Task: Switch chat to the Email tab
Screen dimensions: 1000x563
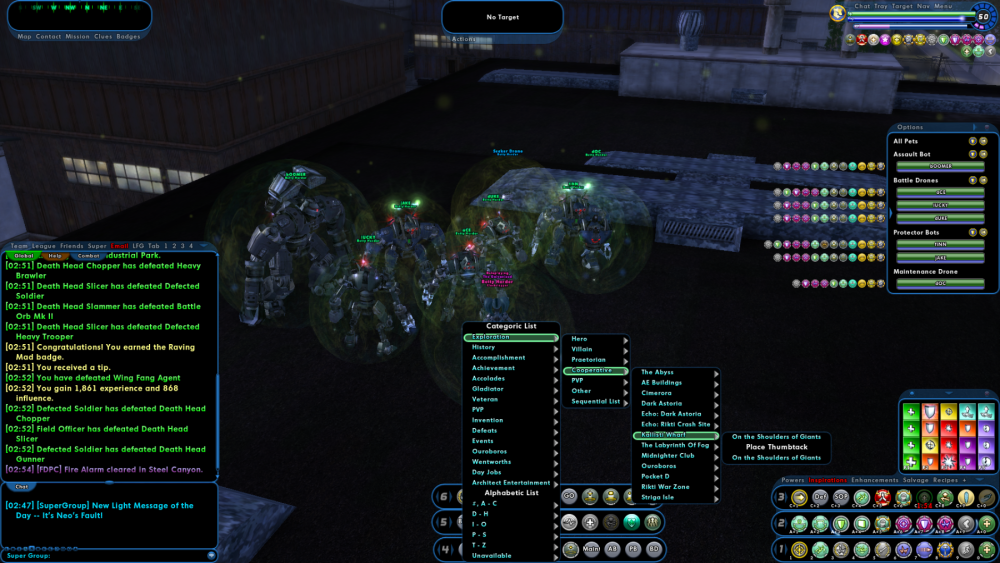Action: coord(120,245)
